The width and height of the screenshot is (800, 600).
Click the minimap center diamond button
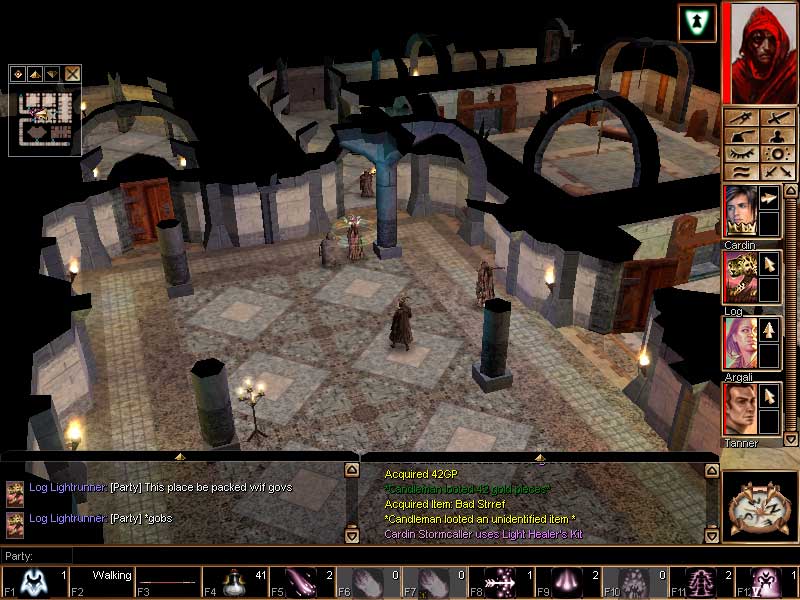coord(18,73)
